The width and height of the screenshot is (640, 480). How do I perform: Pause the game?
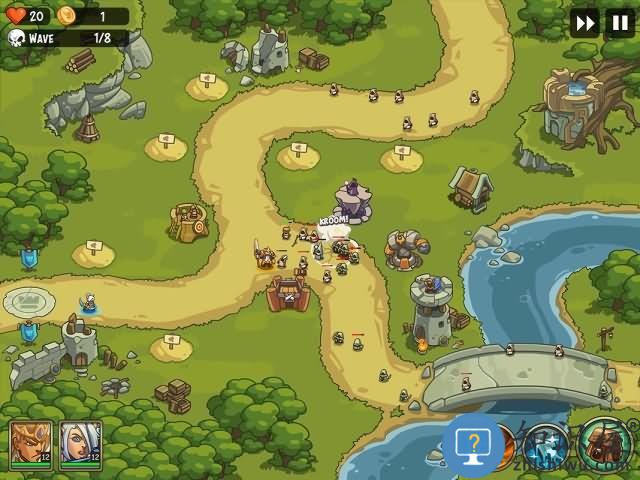point(619,22)
